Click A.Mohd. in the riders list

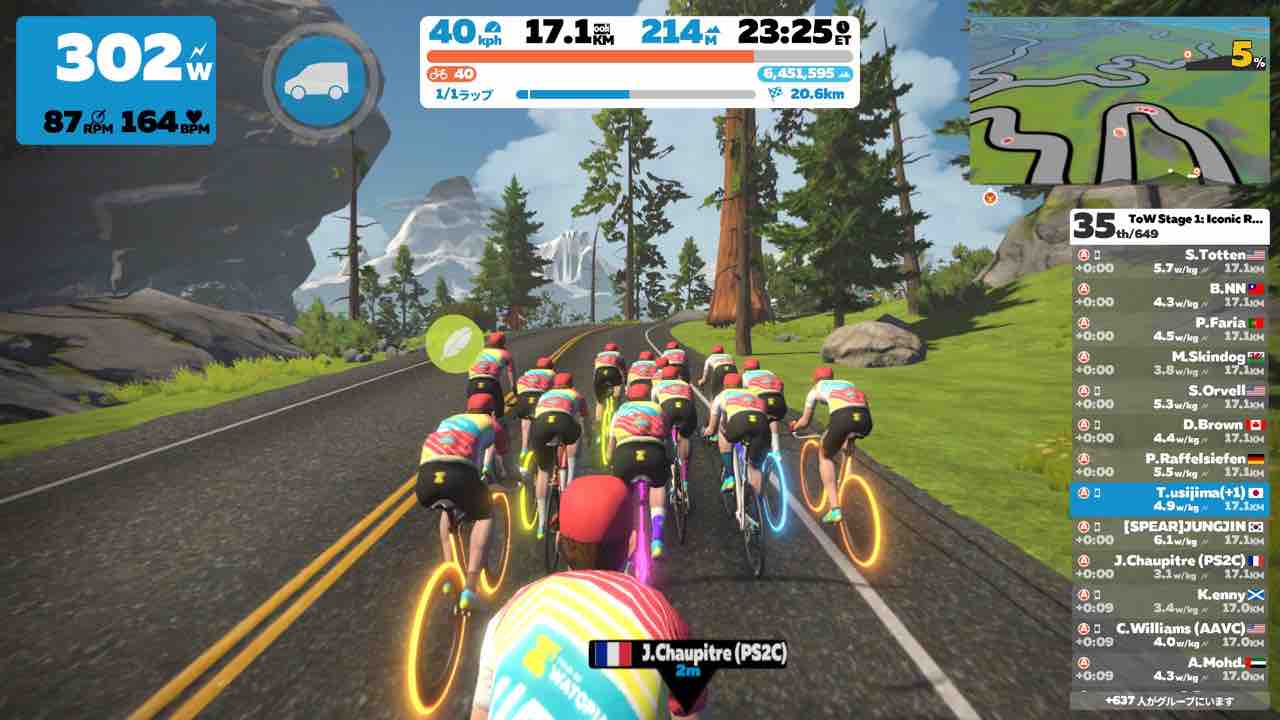[x=1169, y=670]
